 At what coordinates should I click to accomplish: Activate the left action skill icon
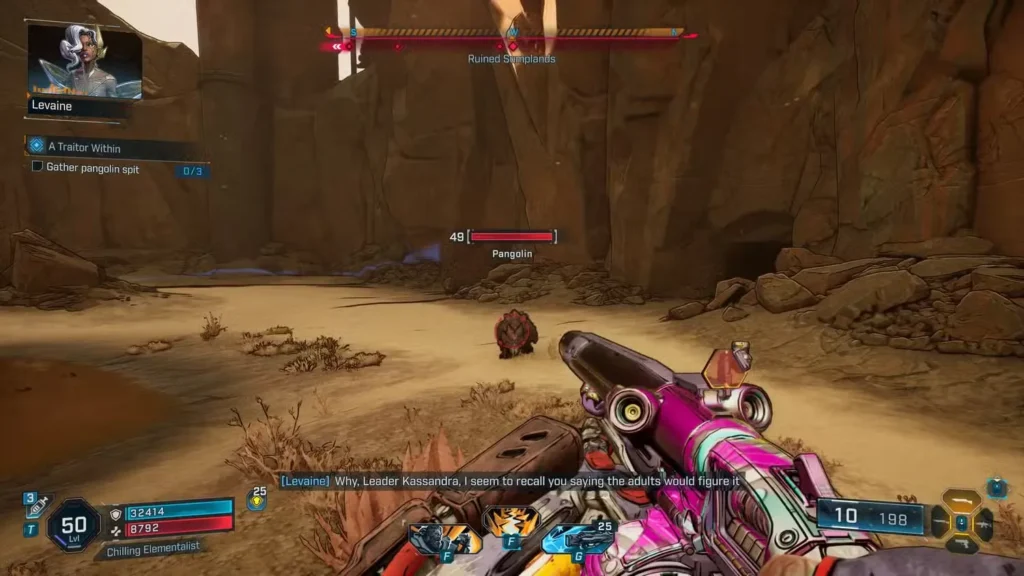(x=444, y=539)
